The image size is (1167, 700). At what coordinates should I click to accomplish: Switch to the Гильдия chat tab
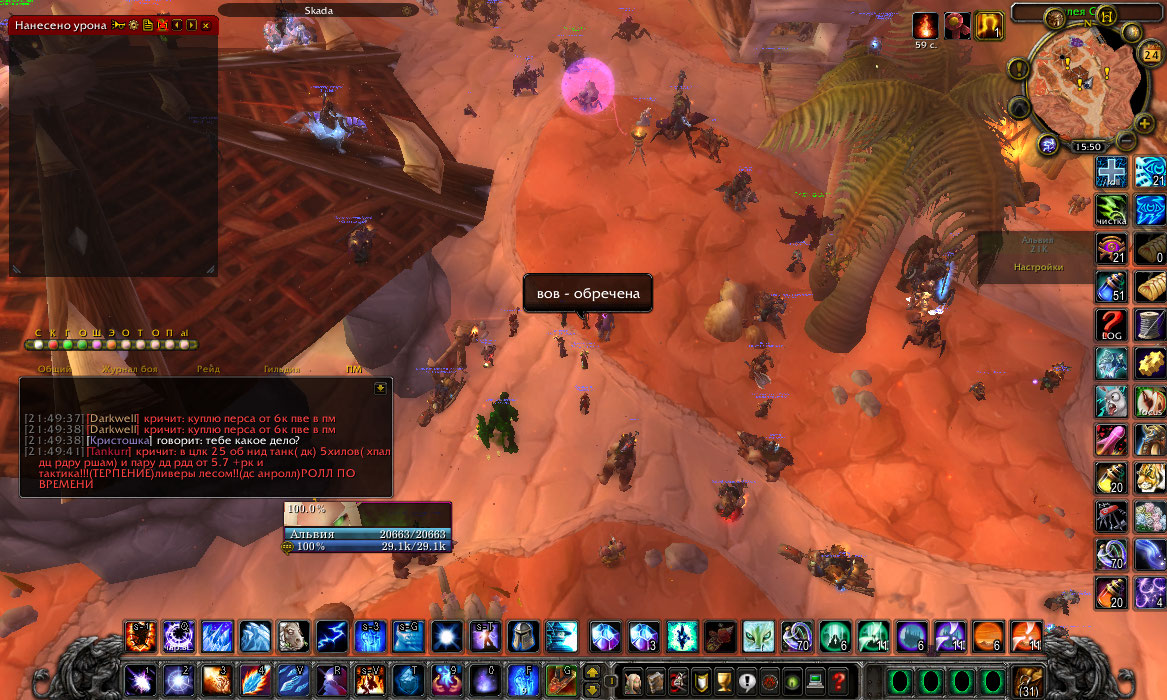click(281, 369)
